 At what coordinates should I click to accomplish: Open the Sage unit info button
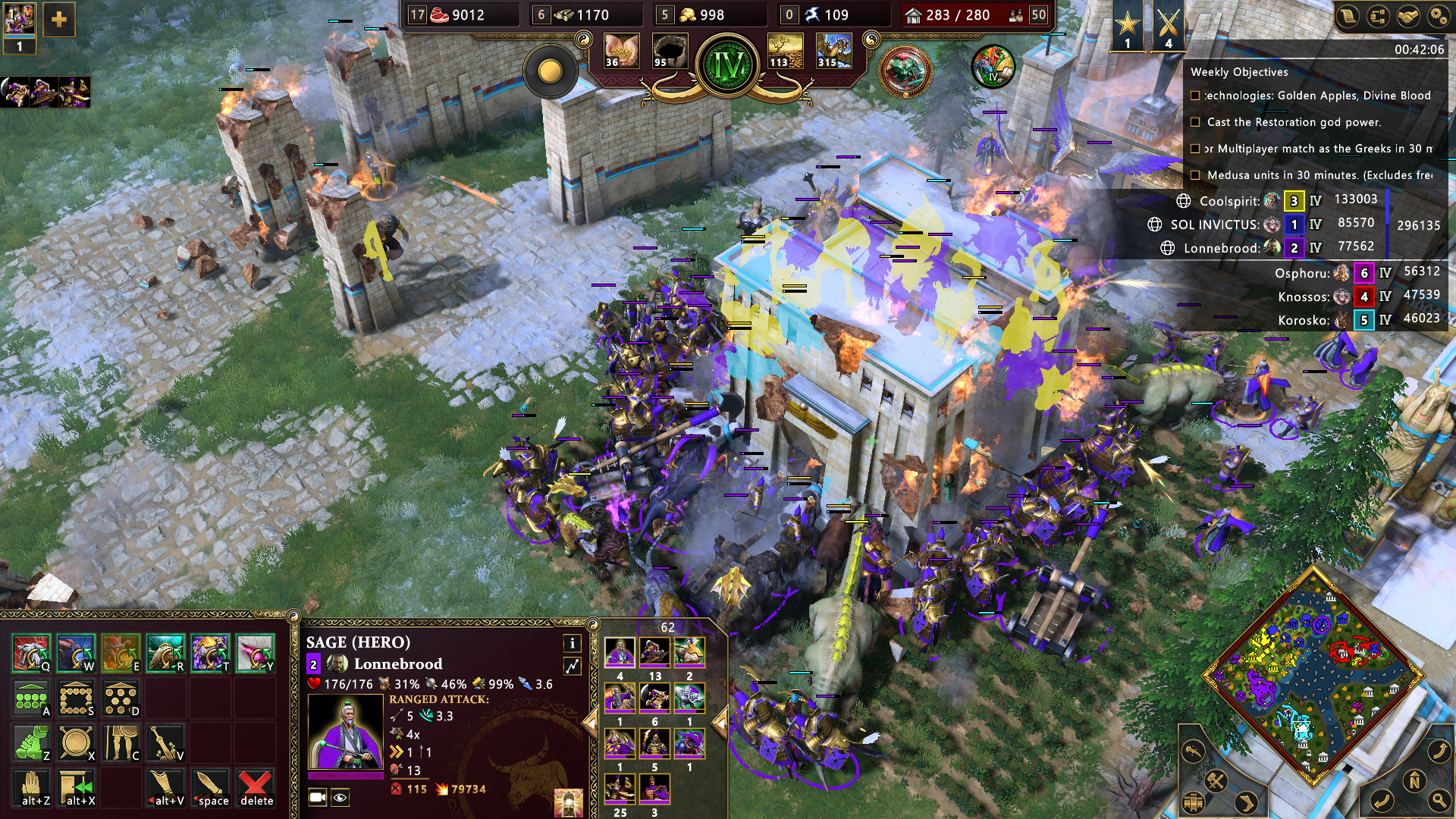[x=573, y=643]
